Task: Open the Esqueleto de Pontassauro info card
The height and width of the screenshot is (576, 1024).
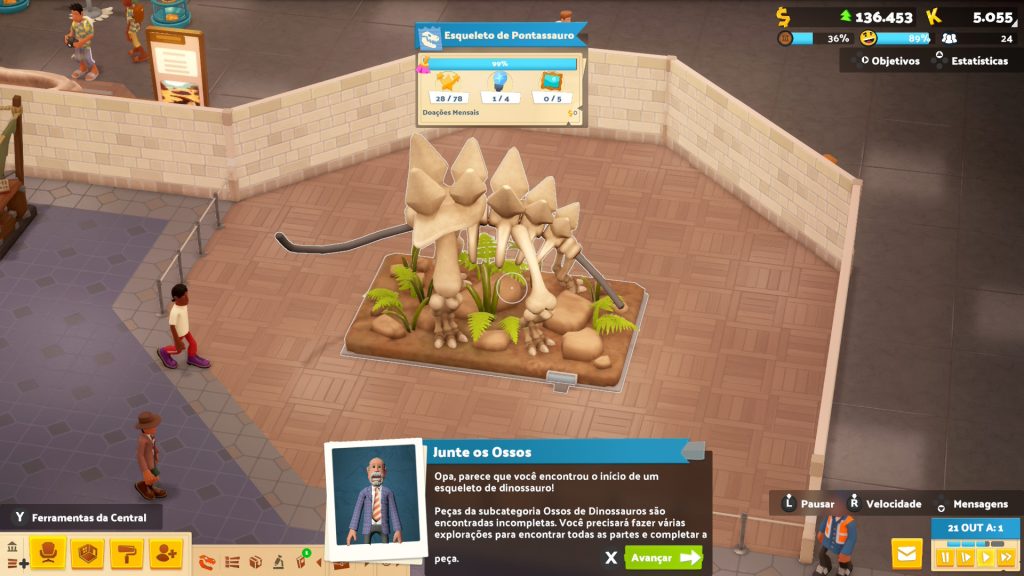Action: (500, 37)
